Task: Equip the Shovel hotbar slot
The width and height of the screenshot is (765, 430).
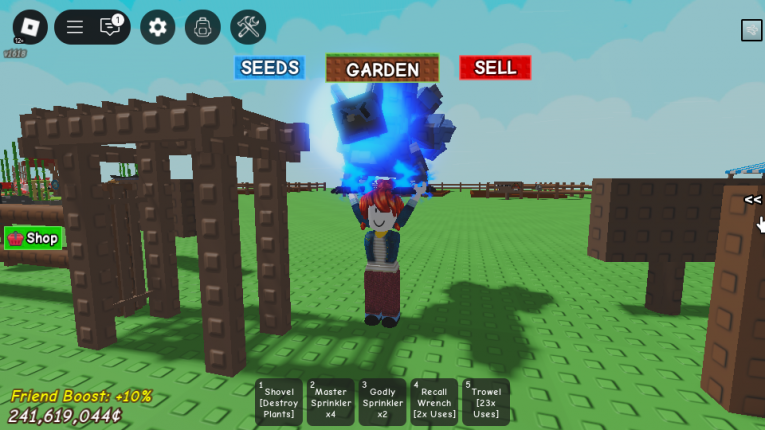Action: [279, 402]
